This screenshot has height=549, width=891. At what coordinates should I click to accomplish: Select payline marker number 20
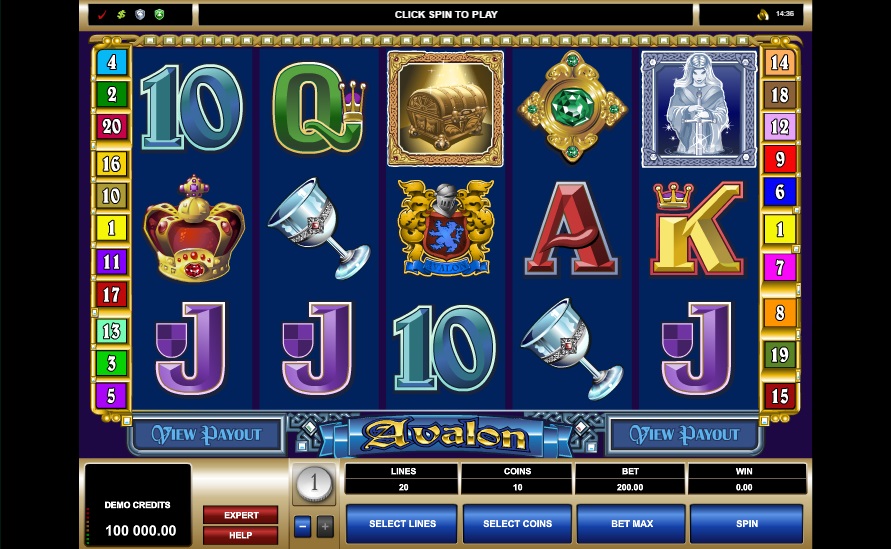point(111,127)
